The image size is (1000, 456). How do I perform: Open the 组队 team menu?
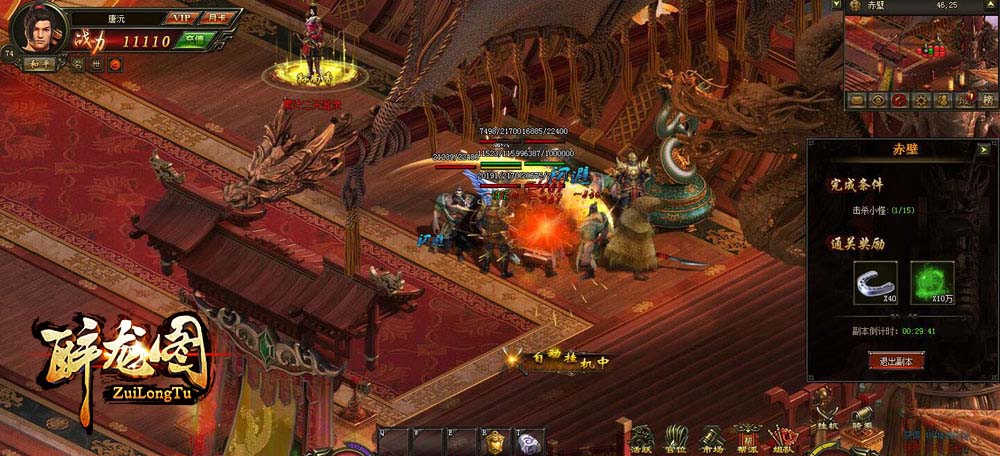click(x=782, y=436)
